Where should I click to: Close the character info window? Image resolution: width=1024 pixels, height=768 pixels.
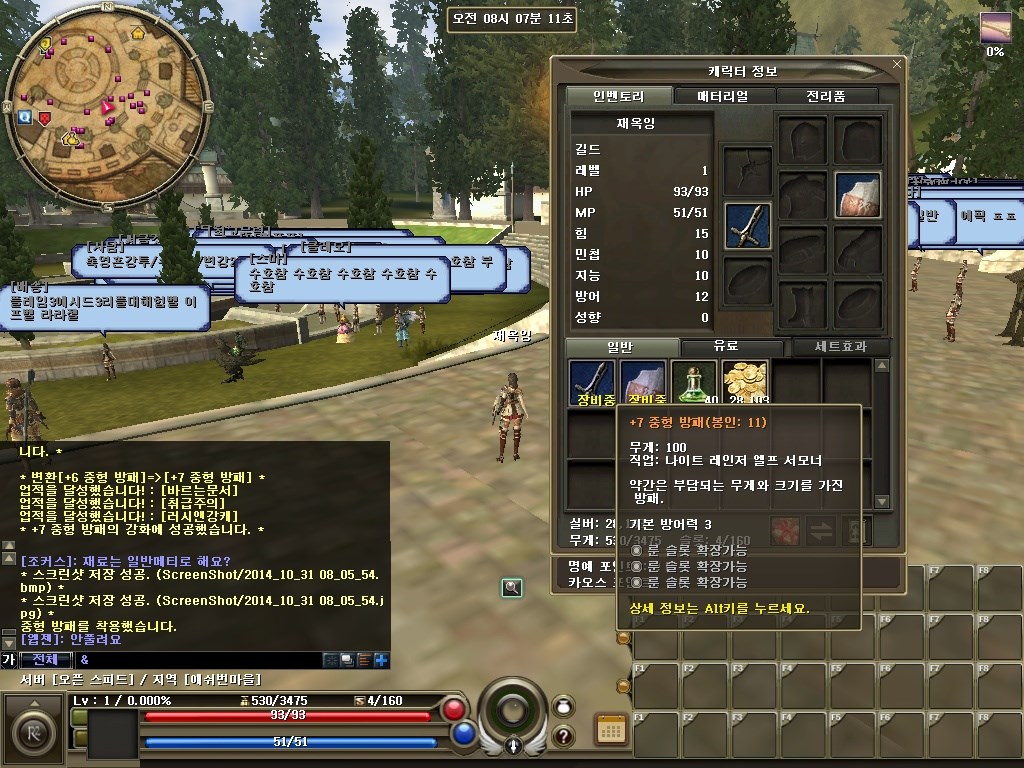coord(896,65)
